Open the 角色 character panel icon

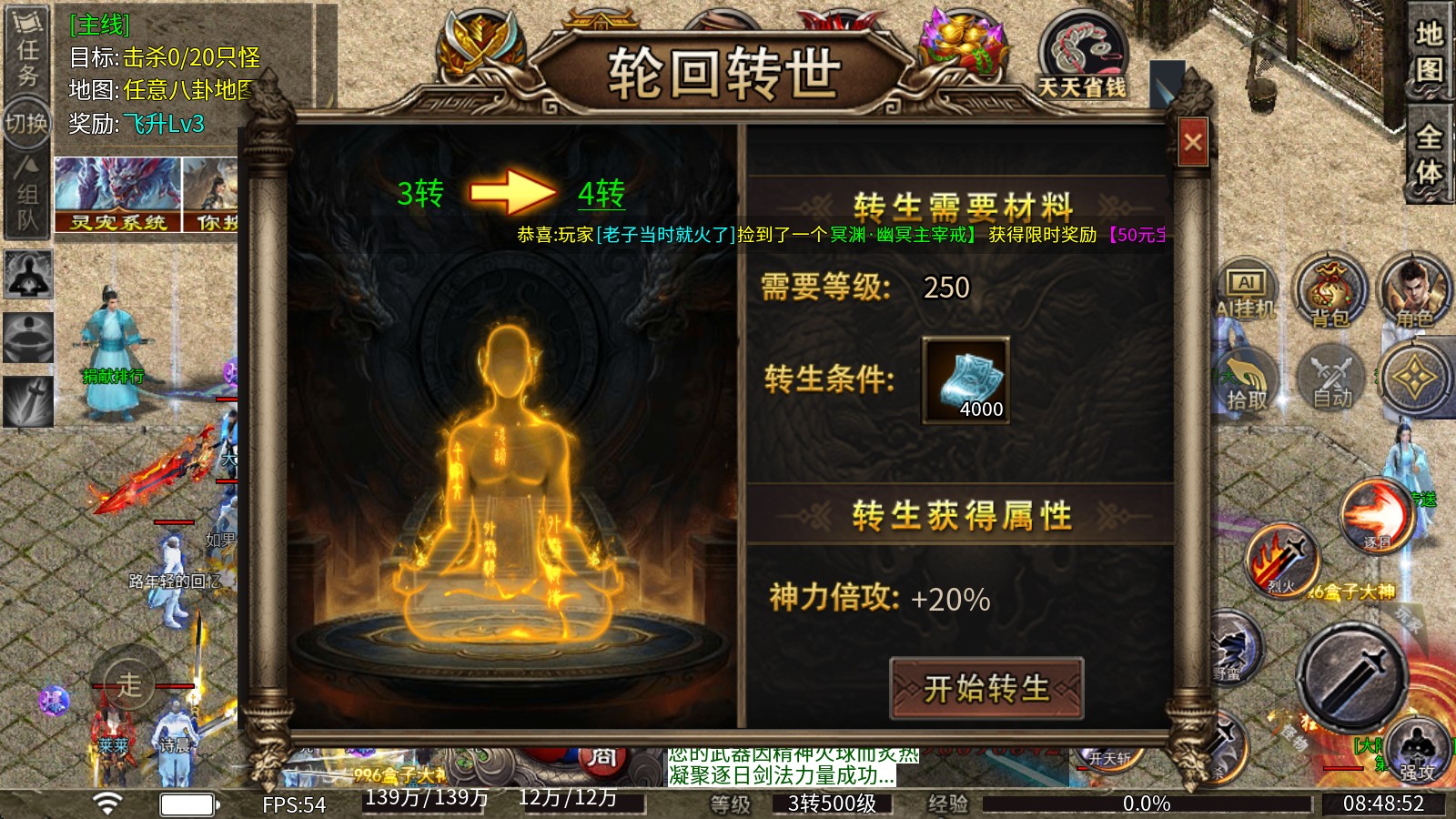coord(1411,291)
